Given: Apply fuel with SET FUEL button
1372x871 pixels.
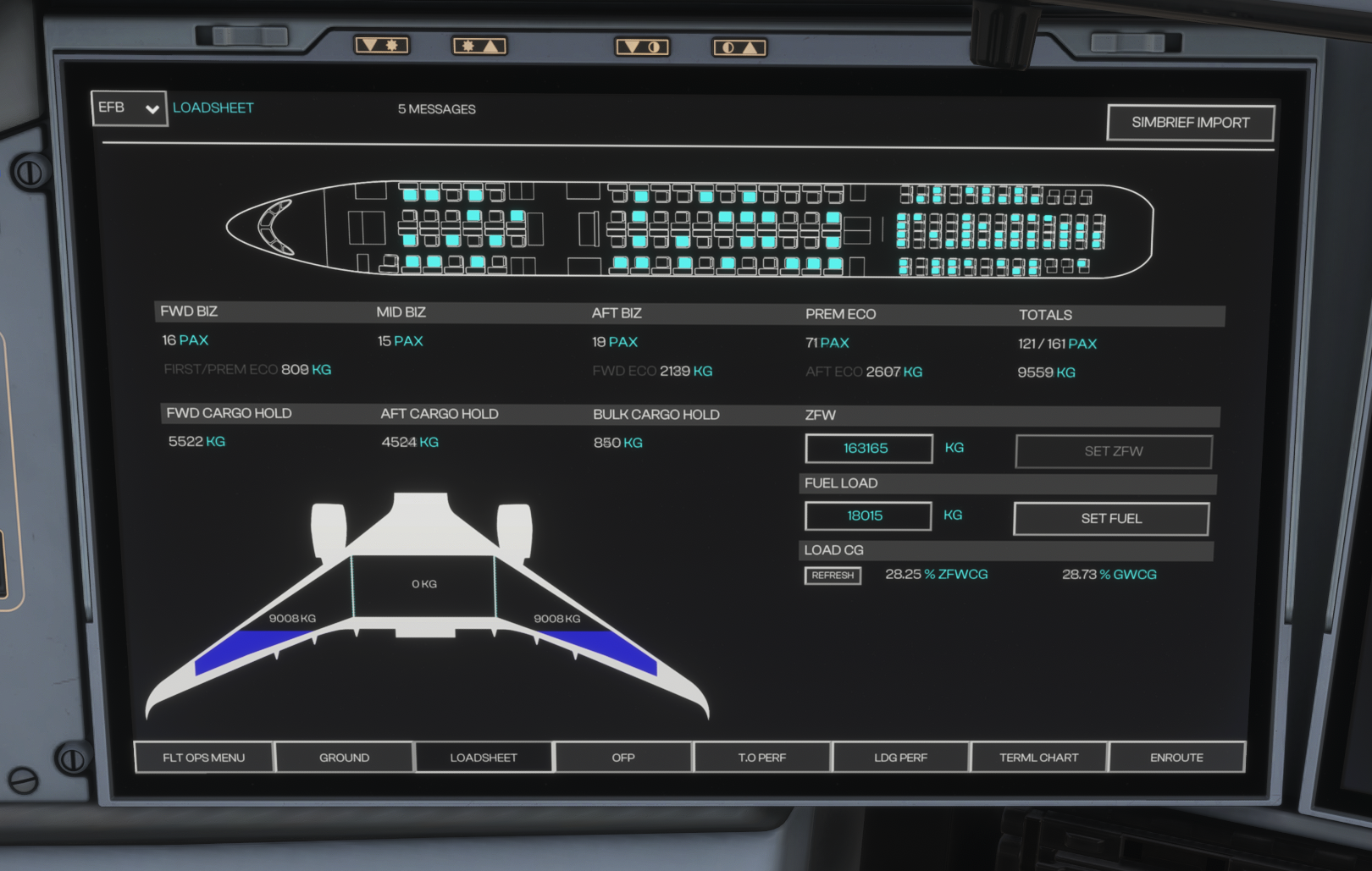Looking at the screenshot, I should 1110,519.
